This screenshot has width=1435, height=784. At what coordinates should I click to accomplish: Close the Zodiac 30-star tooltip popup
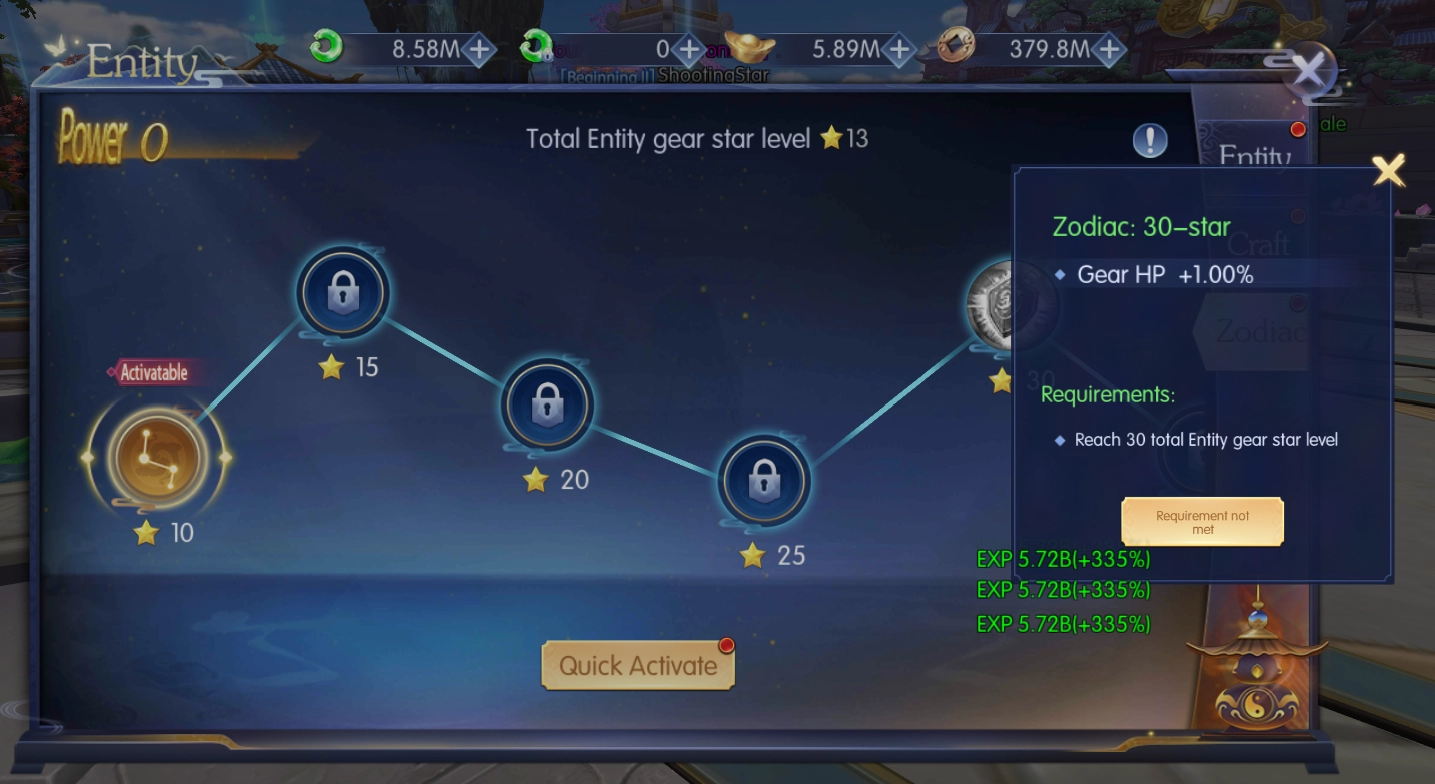tap(1388, 171)
